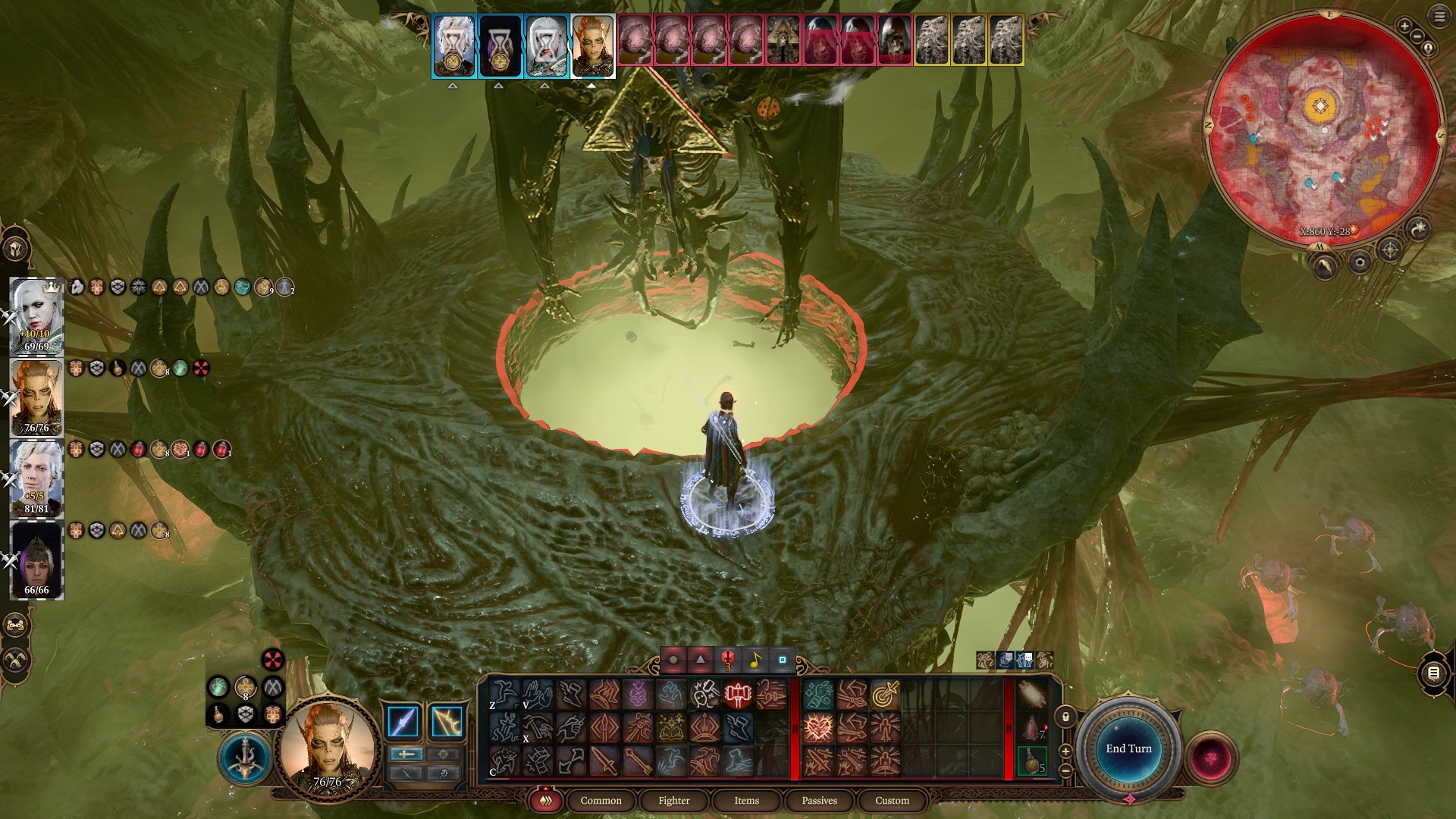This screenshot has width=1456, height=819.
Task: Switch to the Common hotbar tab
Action: [x=601, y=801]
